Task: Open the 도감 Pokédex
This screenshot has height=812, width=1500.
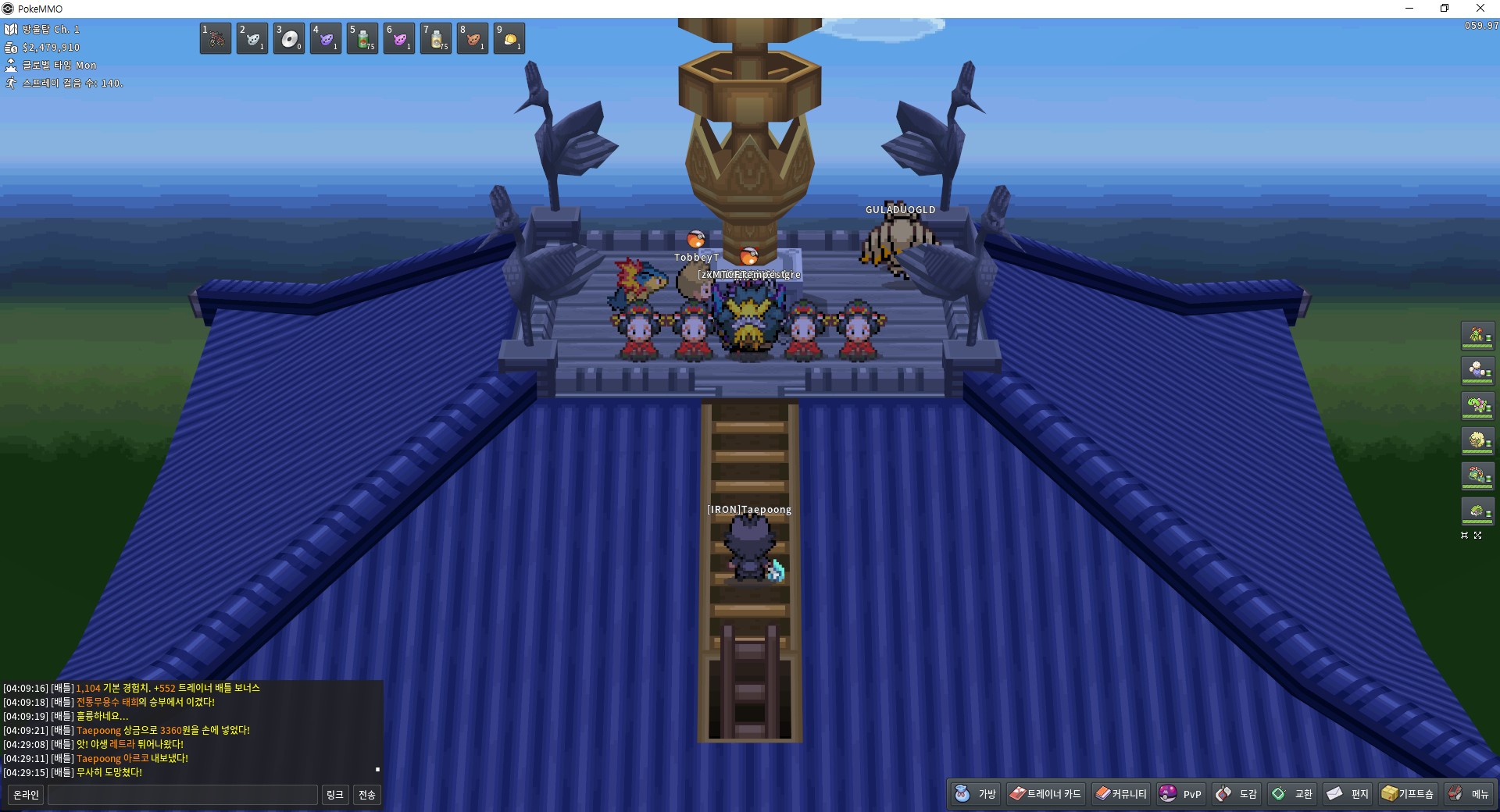Action: pos(1237,794)
